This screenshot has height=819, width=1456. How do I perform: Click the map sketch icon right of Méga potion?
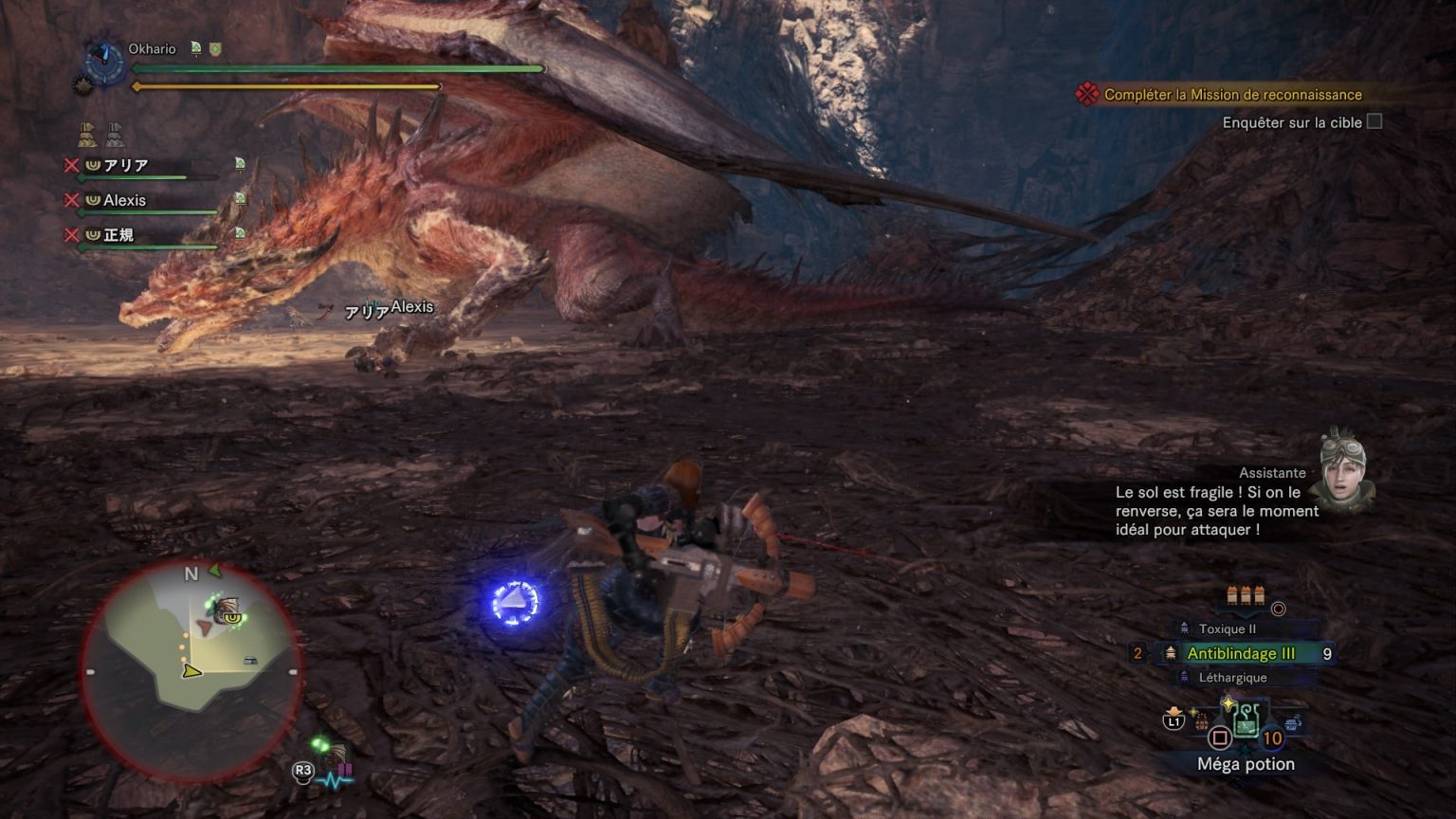tap(1292, 721)
